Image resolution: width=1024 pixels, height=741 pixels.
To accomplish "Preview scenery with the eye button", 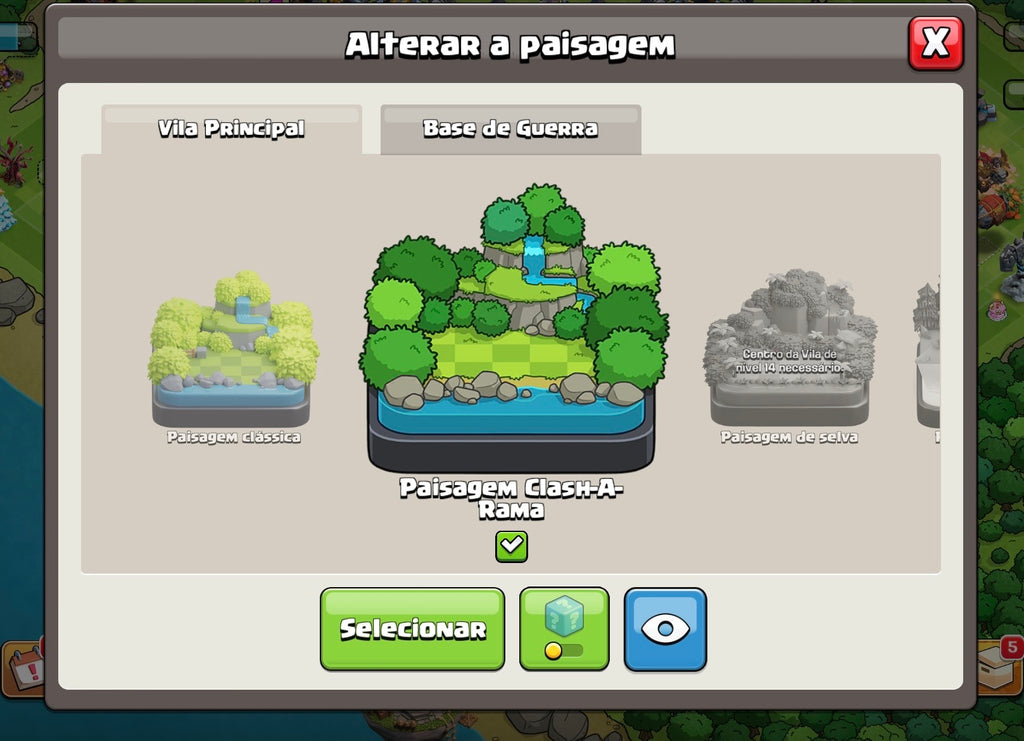I will [665, 628].
